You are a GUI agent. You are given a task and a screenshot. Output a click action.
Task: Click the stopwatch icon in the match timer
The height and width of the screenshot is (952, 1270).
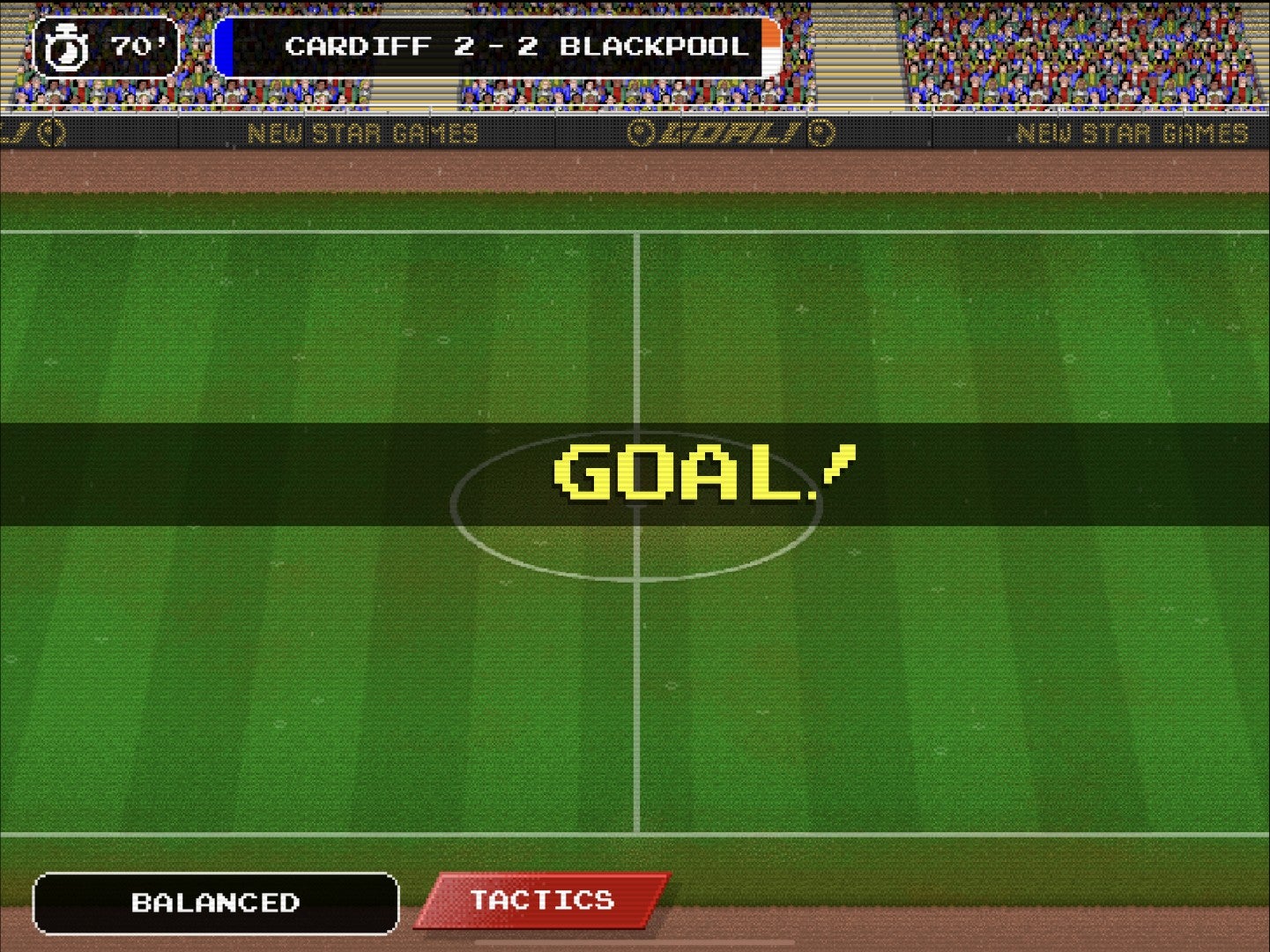click(x=67, y=46)
